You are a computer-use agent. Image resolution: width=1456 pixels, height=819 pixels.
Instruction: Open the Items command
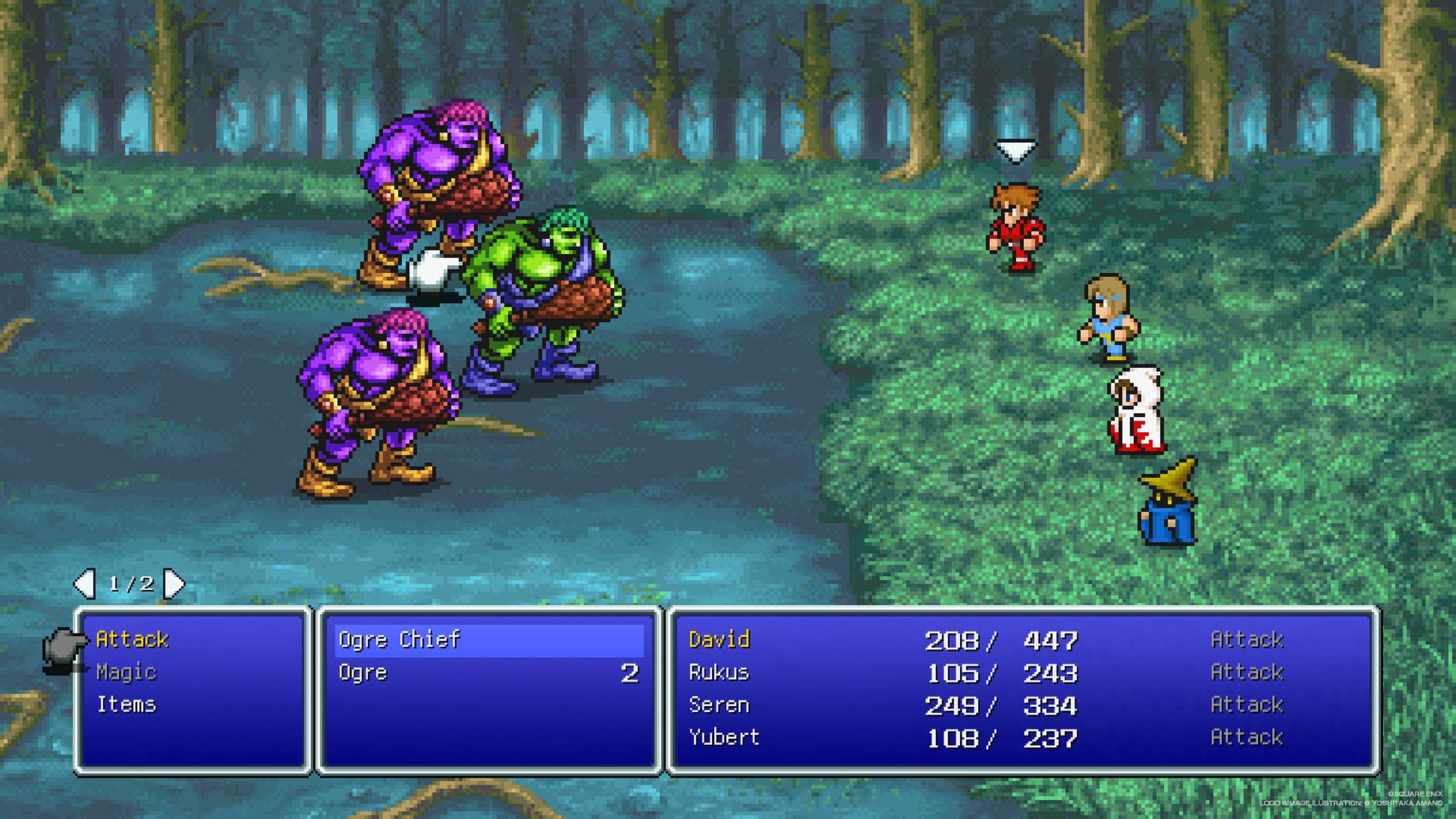click(x=126, y=704)
